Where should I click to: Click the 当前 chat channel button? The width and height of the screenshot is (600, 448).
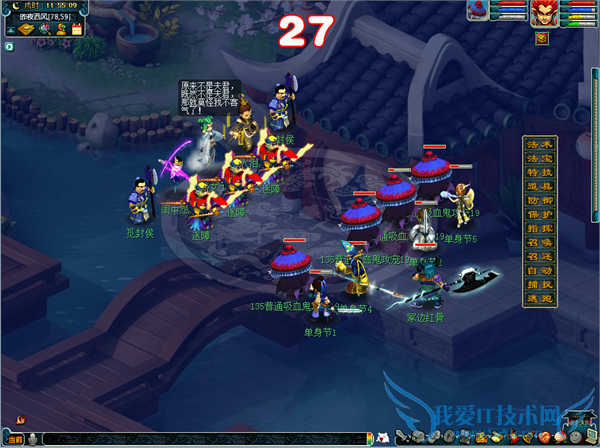tap(15, 438)
